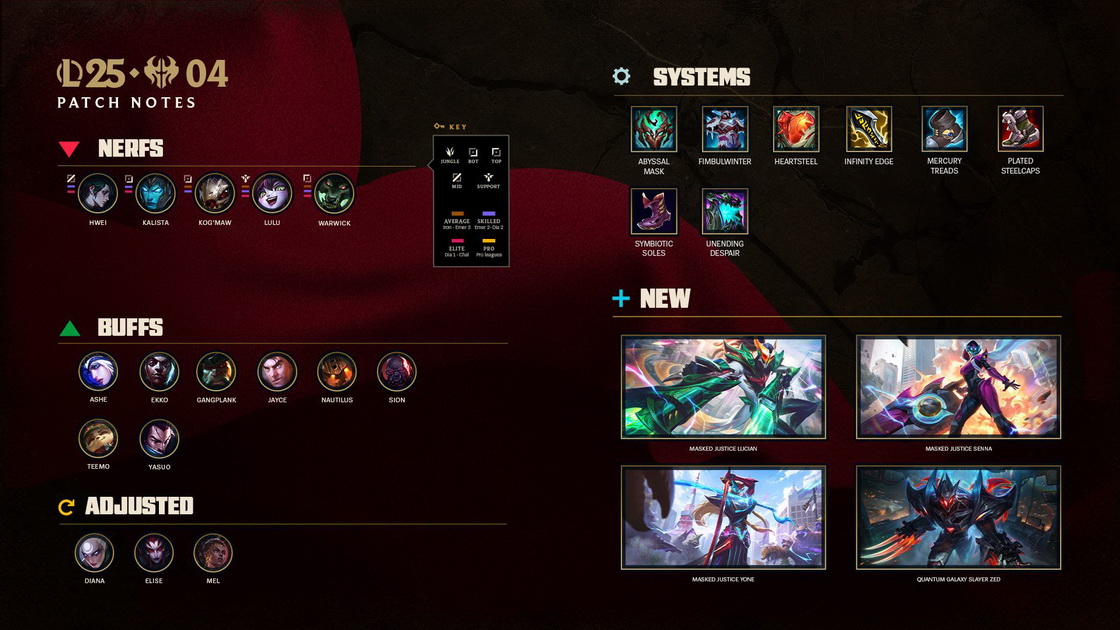Select the Symbiotic Soles boots icon
1120x630 pixels.
pyautogui.click(x=654, y=211)
